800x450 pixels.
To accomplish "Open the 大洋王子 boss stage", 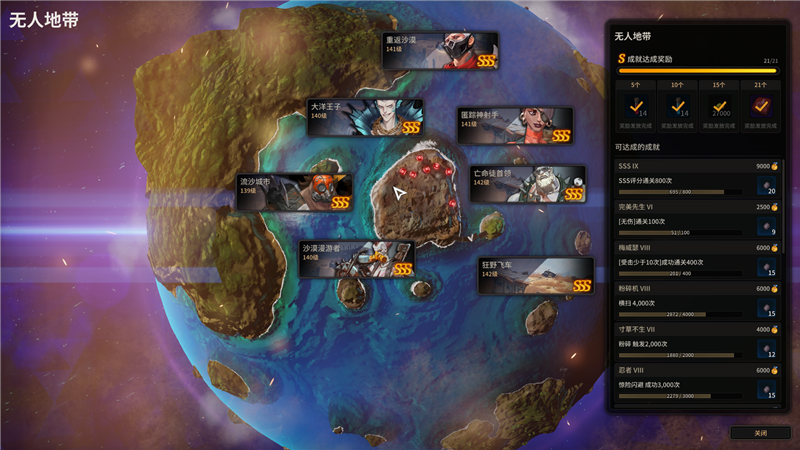I will click(363, 117).
